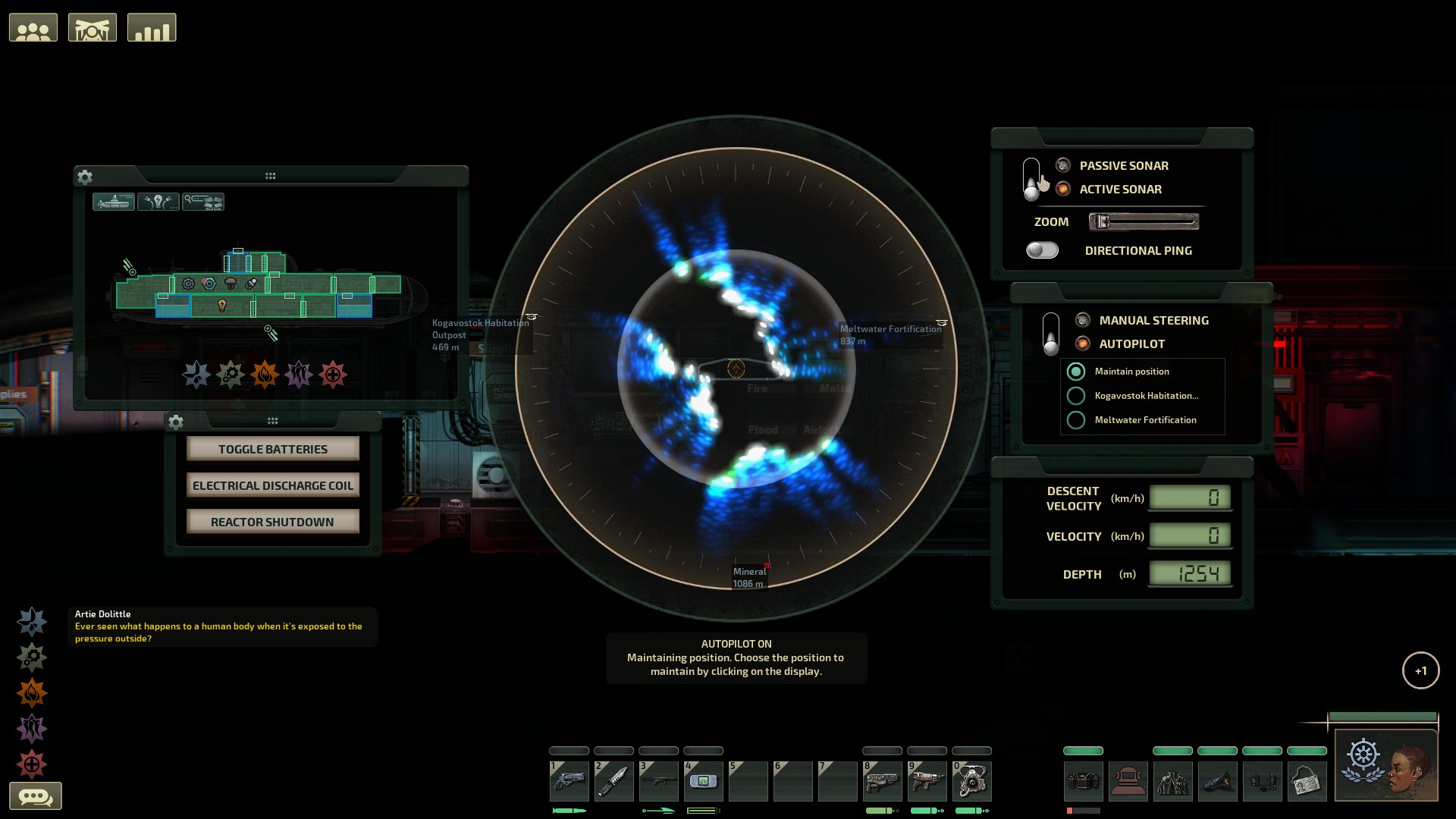The width and height of the screenshot is (1456, 819).
Task: Issue the Fix Leaks order icon
Action: [31, 620]
